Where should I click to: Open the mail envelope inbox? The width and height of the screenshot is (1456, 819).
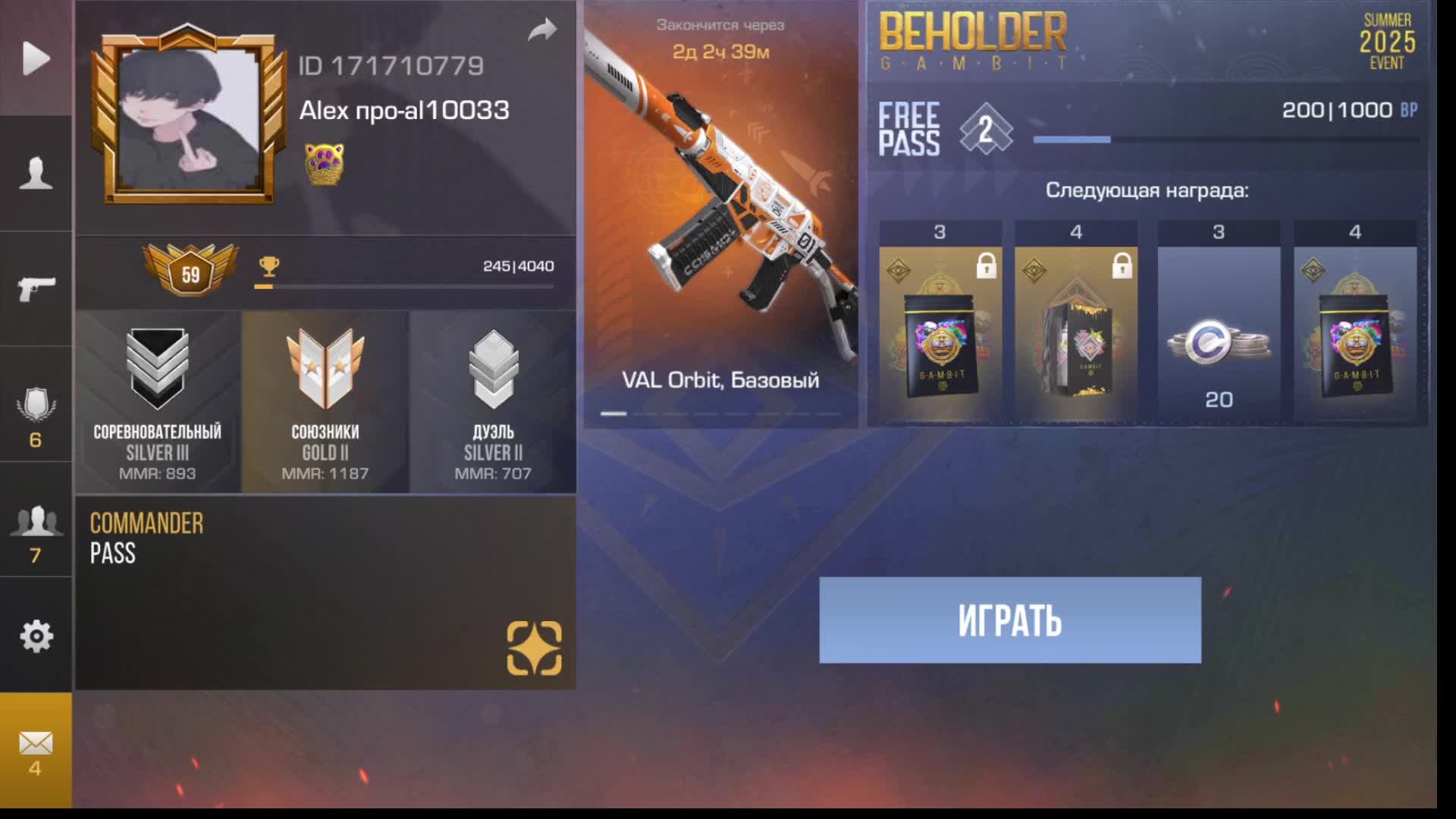click(36, 752)
